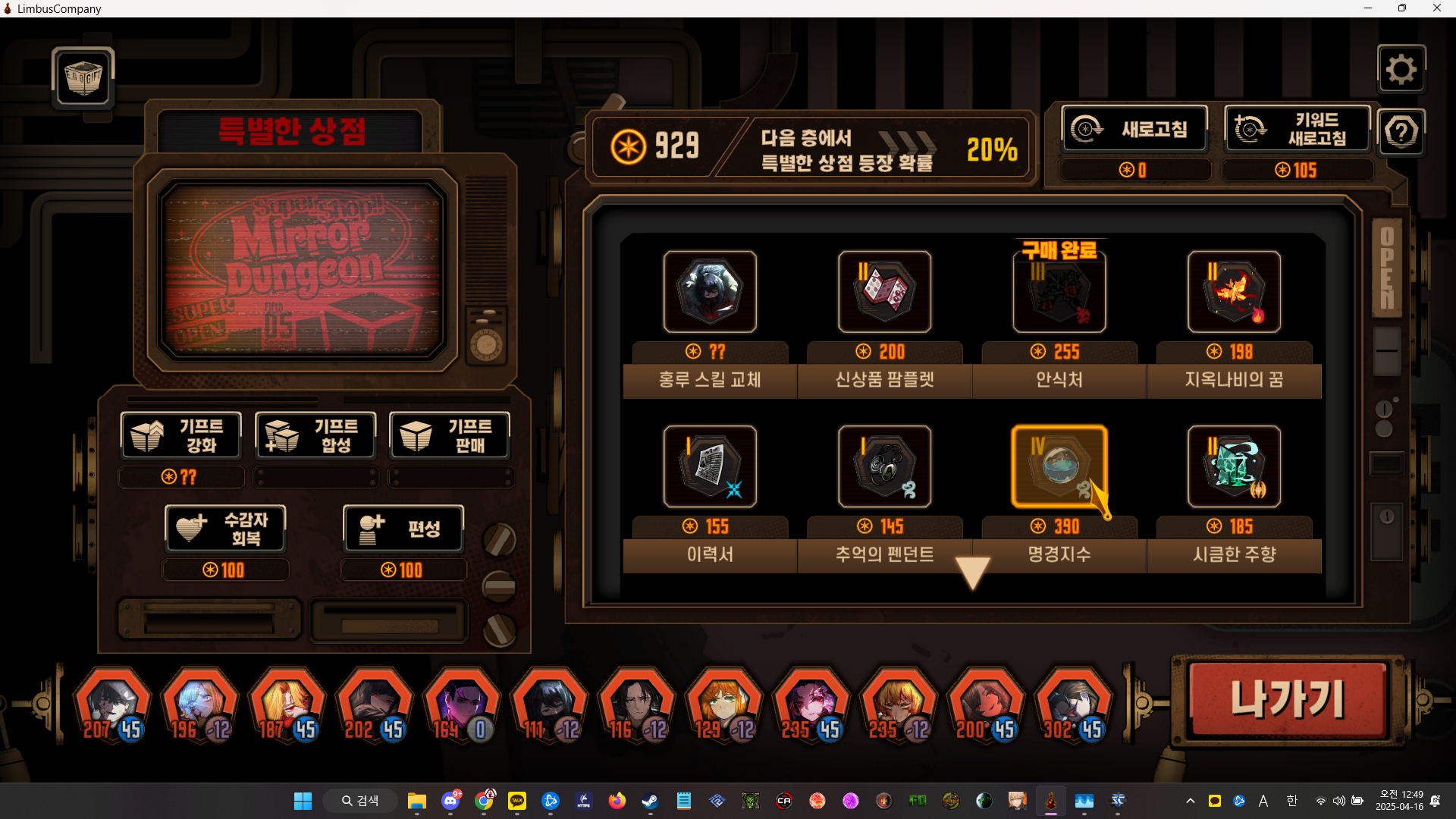Open 기프트 강화 gift enhancement

(x=181, y=435)
